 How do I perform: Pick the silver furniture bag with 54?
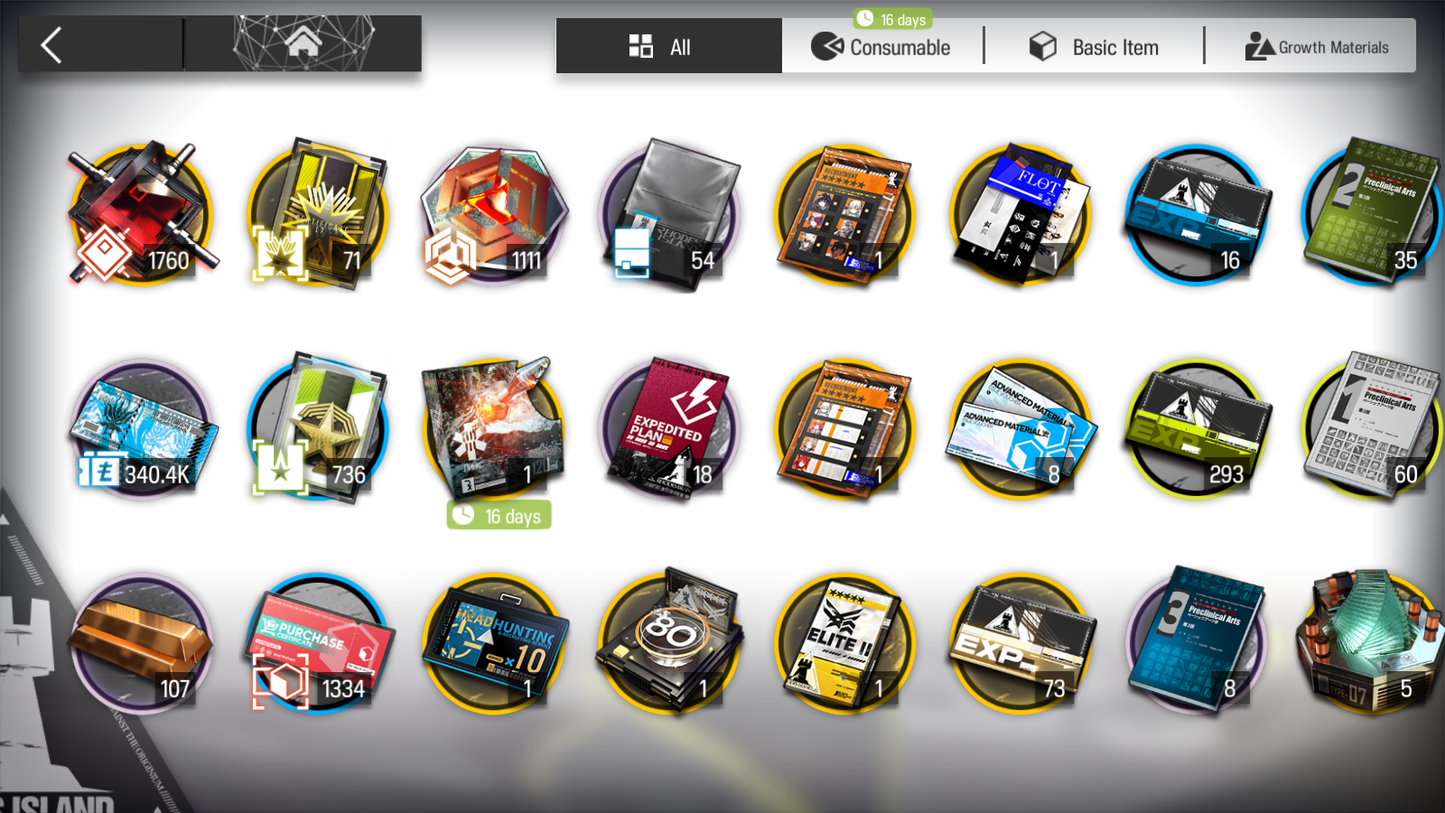click(668, 215)
